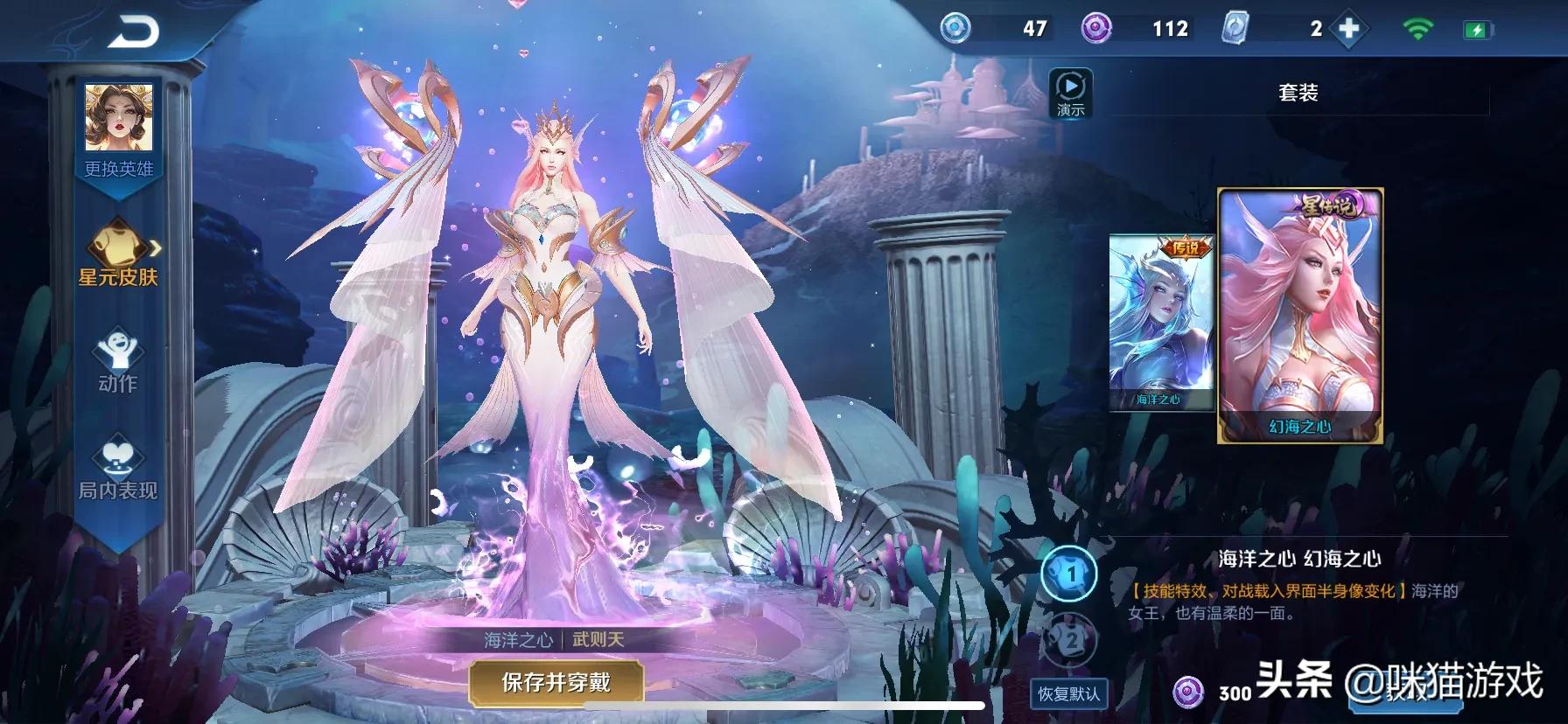Click the blue currency icon showing 47

955,27
